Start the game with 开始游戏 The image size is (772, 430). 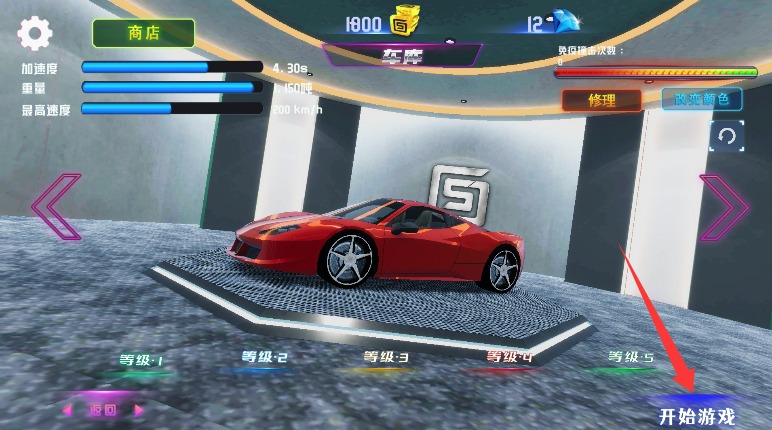(696, 414)
